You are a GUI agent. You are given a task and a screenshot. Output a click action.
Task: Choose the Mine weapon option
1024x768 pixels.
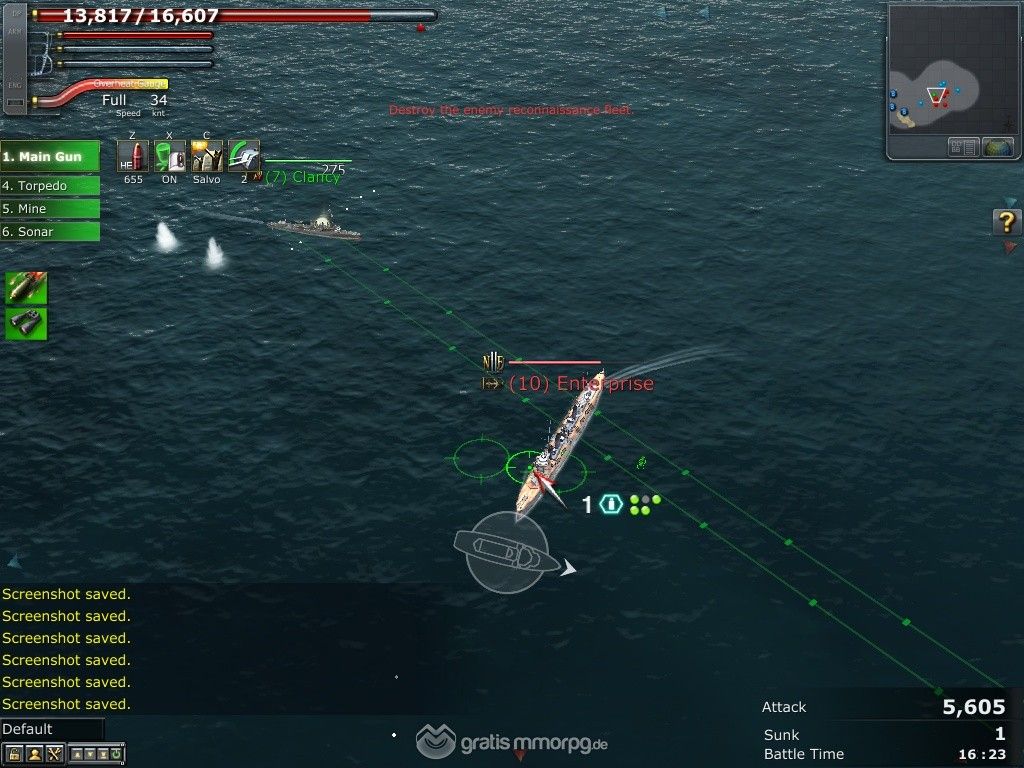pos(50,209)
